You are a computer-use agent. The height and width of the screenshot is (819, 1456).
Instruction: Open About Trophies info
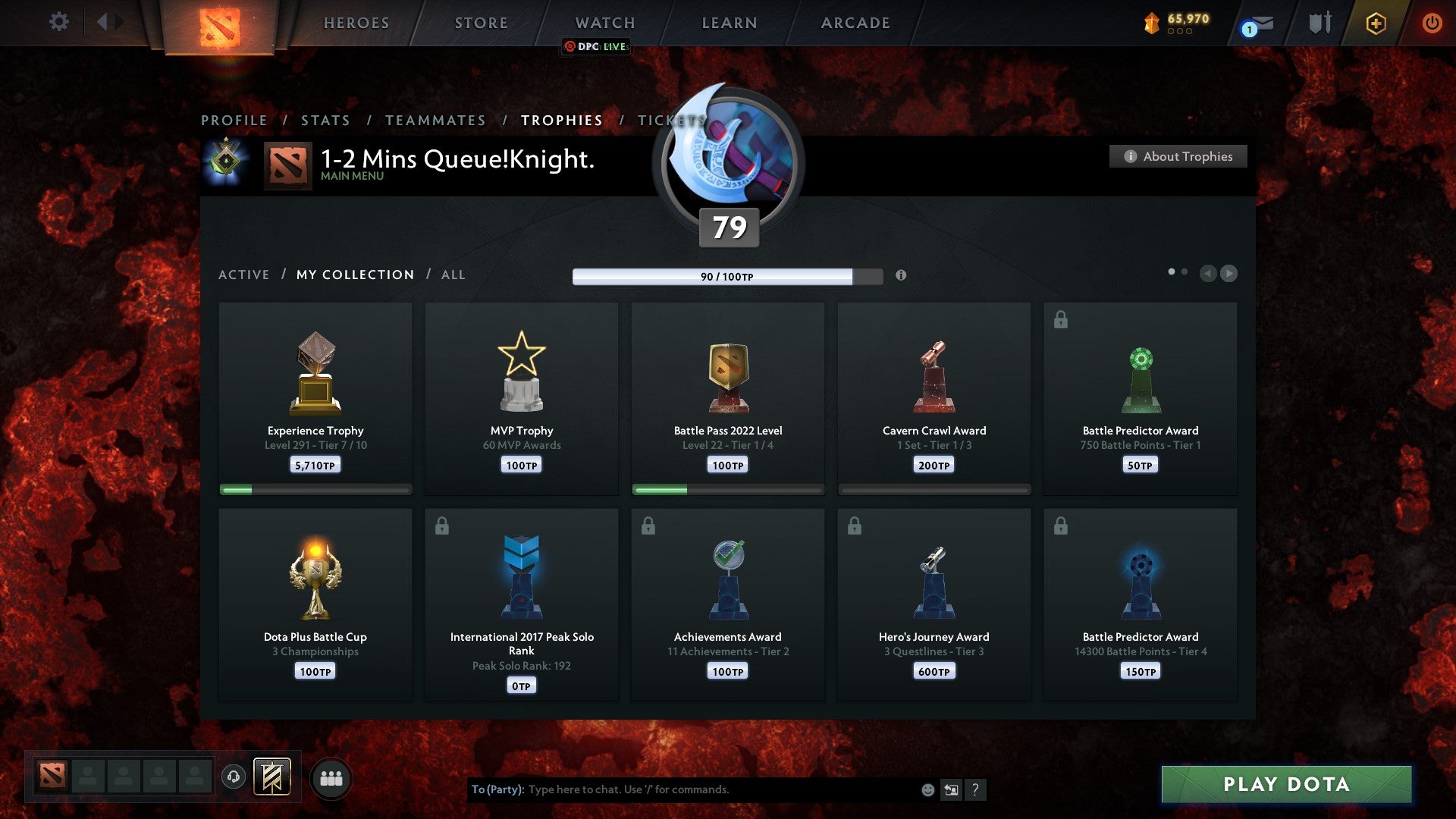[1178, 156]
